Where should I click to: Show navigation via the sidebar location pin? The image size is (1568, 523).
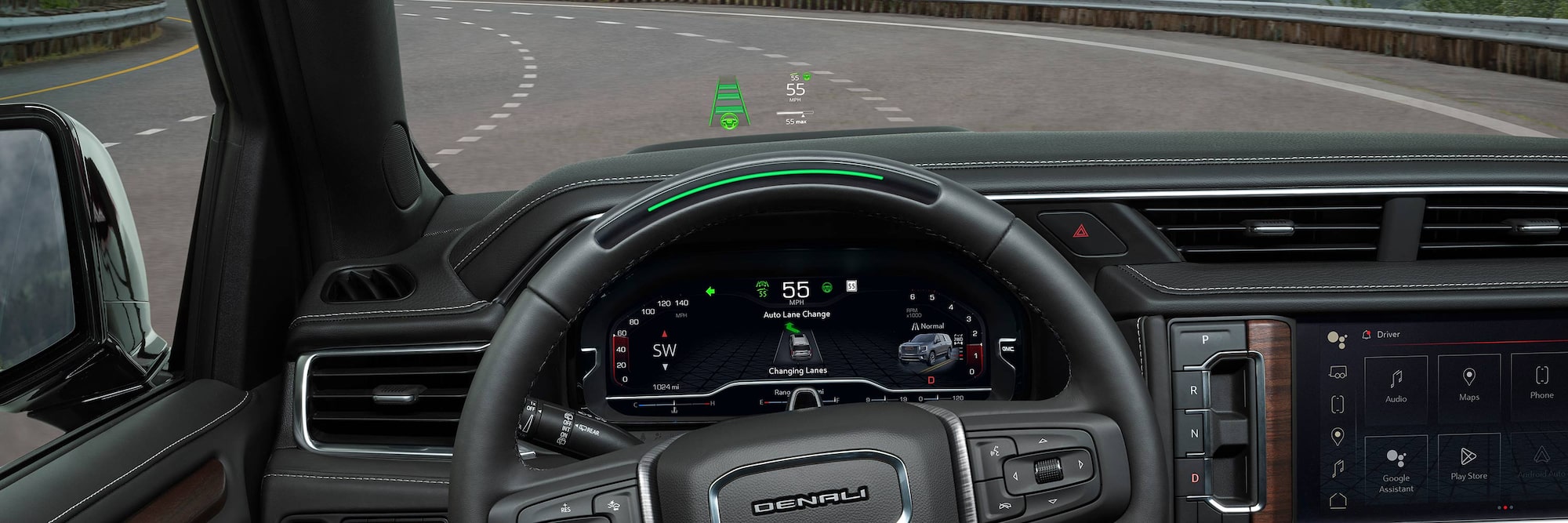pos(1338,436)
